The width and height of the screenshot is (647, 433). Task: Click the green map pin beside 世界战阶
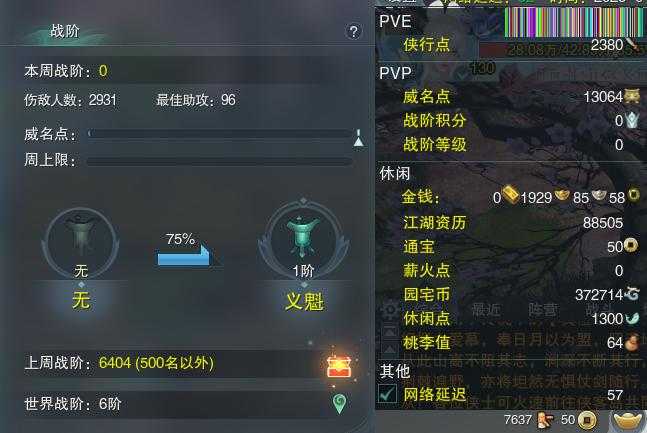click(x=339, y=404)
